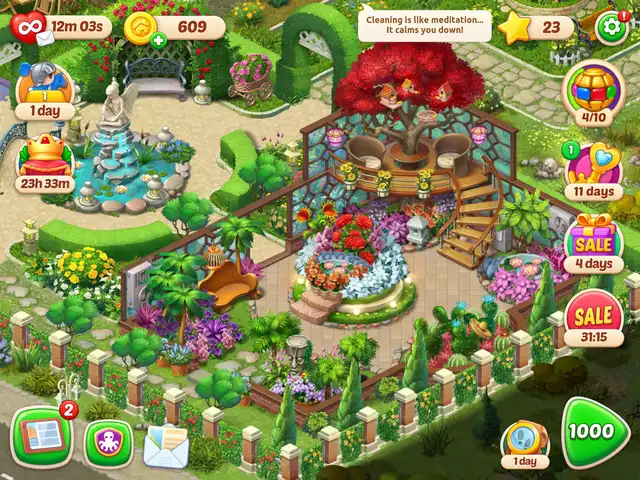Open the purple octopus button
The height and width of the screenshot is (480, 640).
coord(107,441)
